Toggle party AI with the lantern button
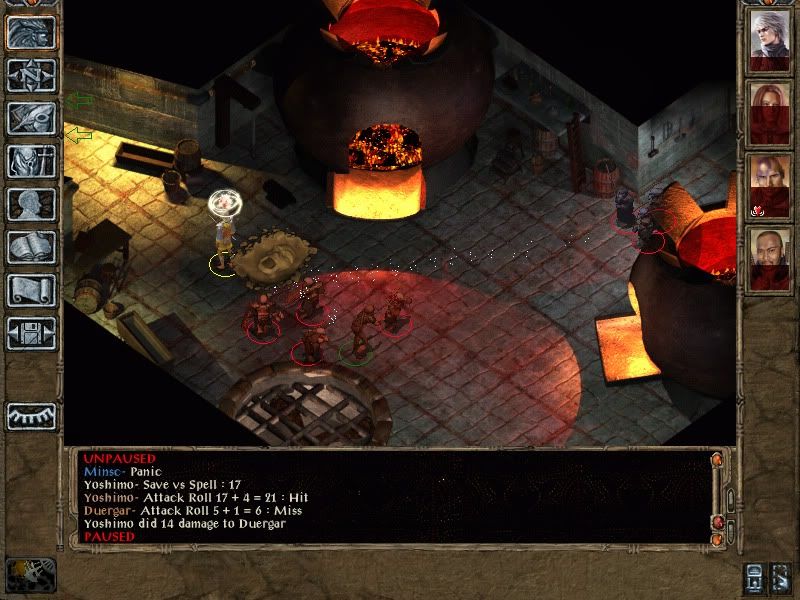Image resolution: width=800 pixels, height=600 pixels. click(755, 578)
